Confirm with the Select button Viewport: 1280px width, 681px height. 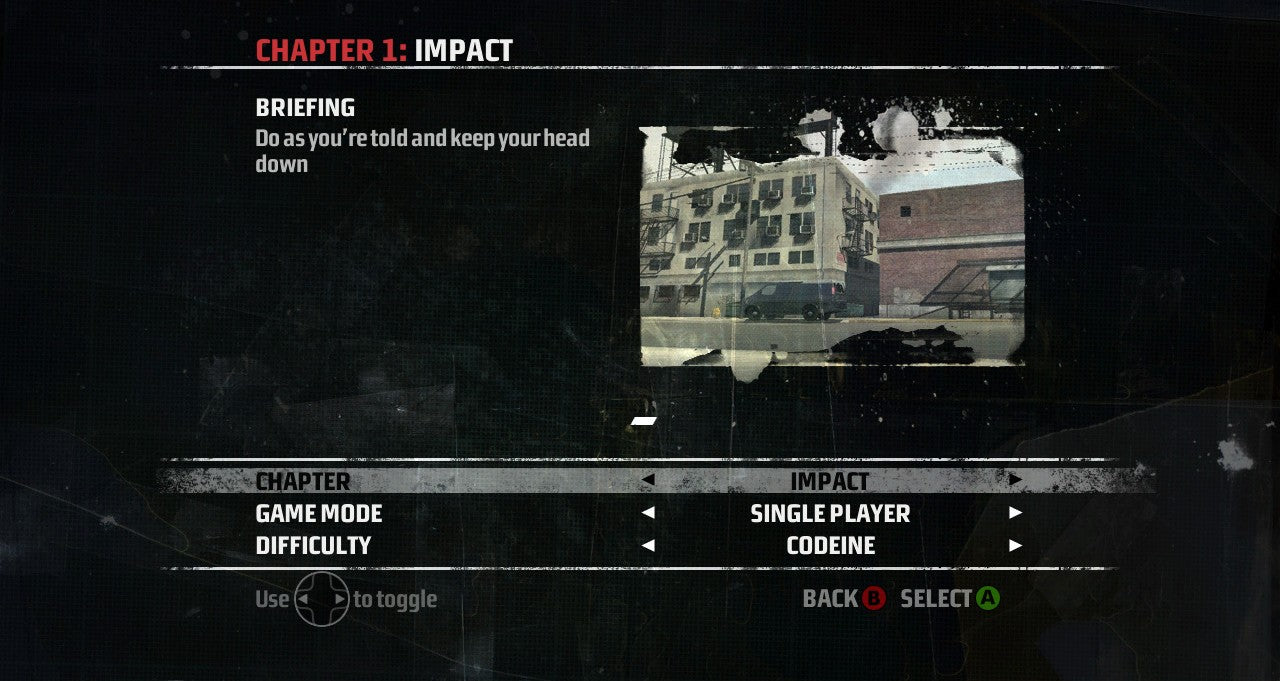click(949, 599)
